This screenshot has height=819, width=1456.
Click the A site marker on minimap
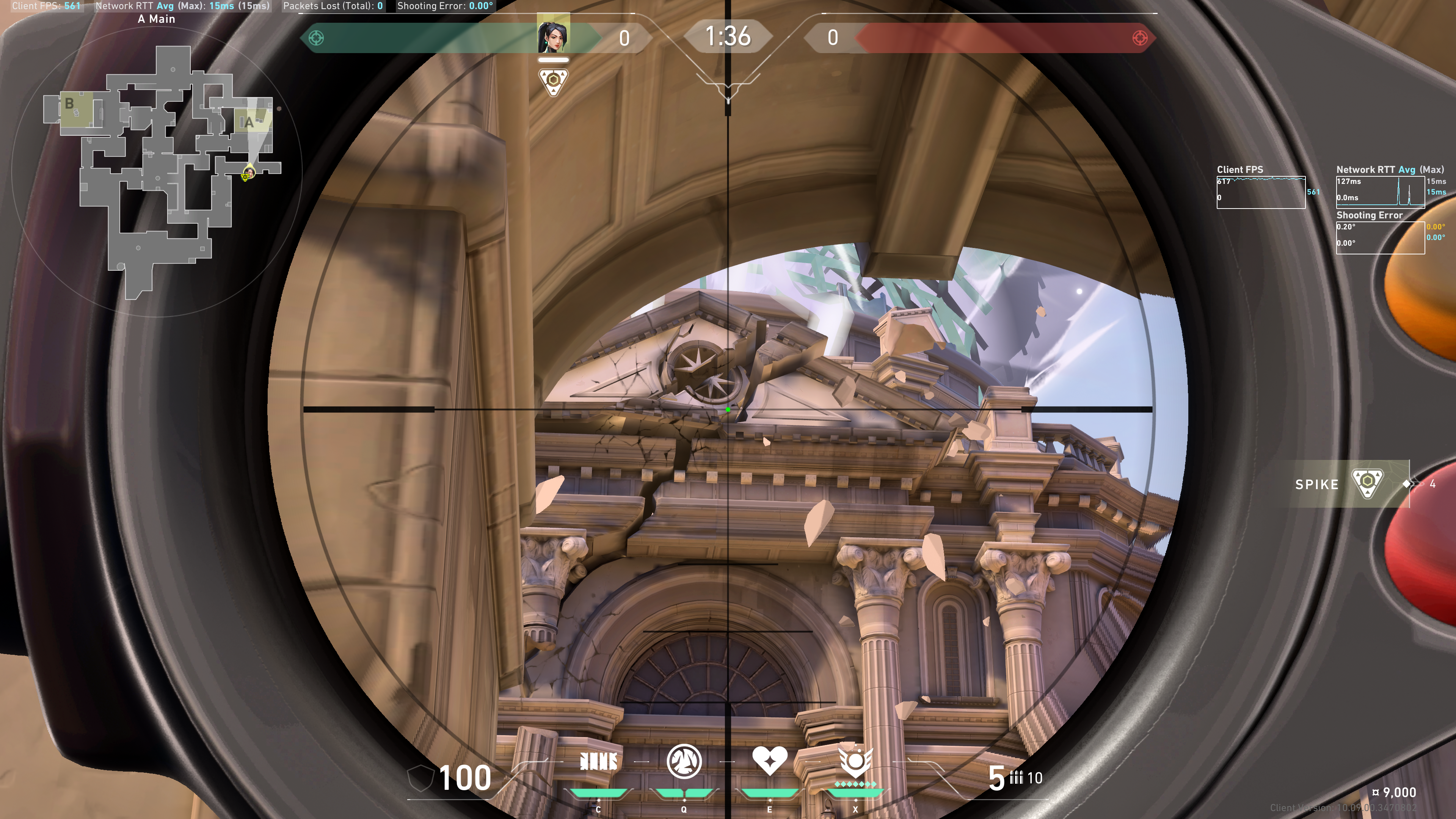[249, 122]
